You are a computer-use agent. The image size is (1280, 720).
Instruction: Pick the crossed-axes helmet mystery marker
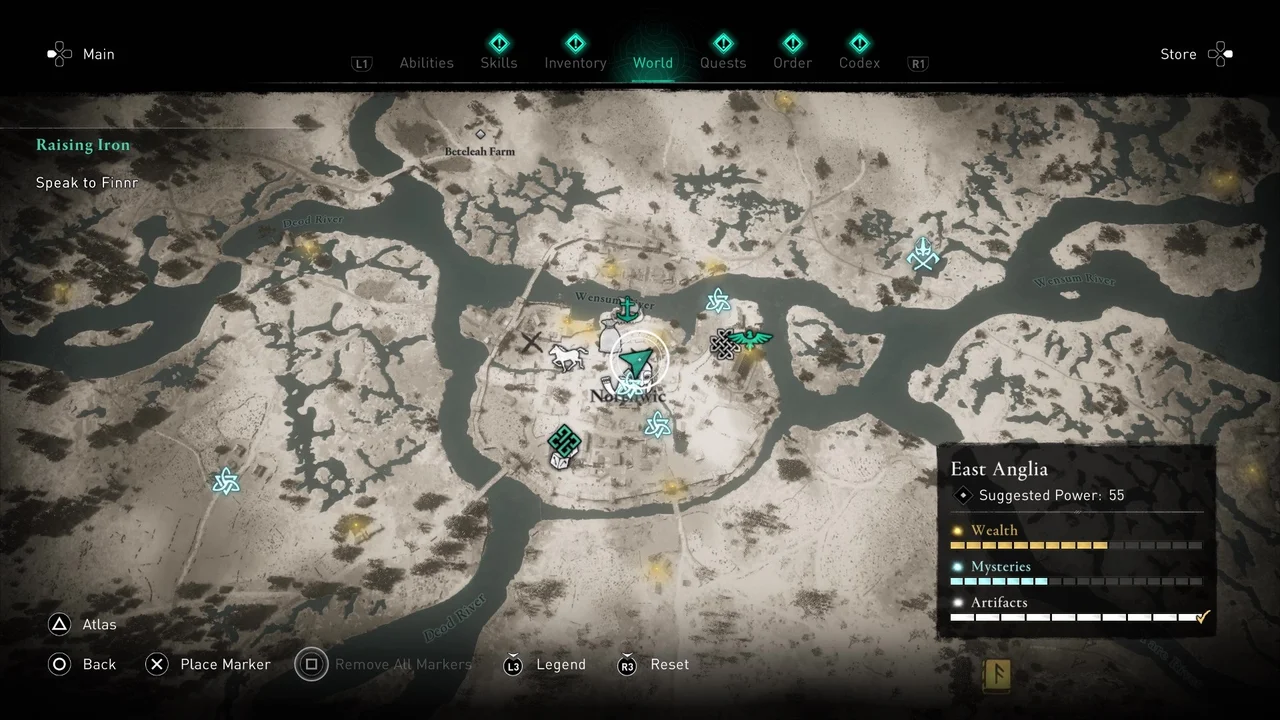tap(922, 254)
